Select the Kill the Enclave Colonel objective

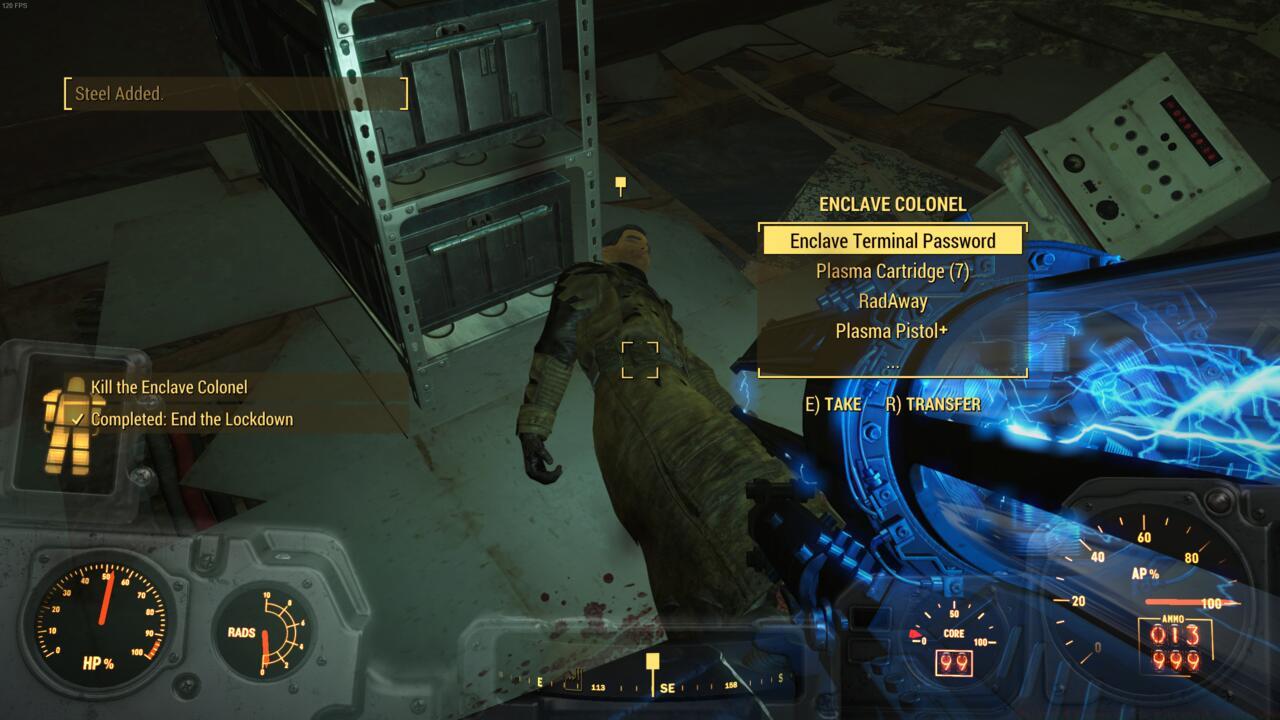171,387
